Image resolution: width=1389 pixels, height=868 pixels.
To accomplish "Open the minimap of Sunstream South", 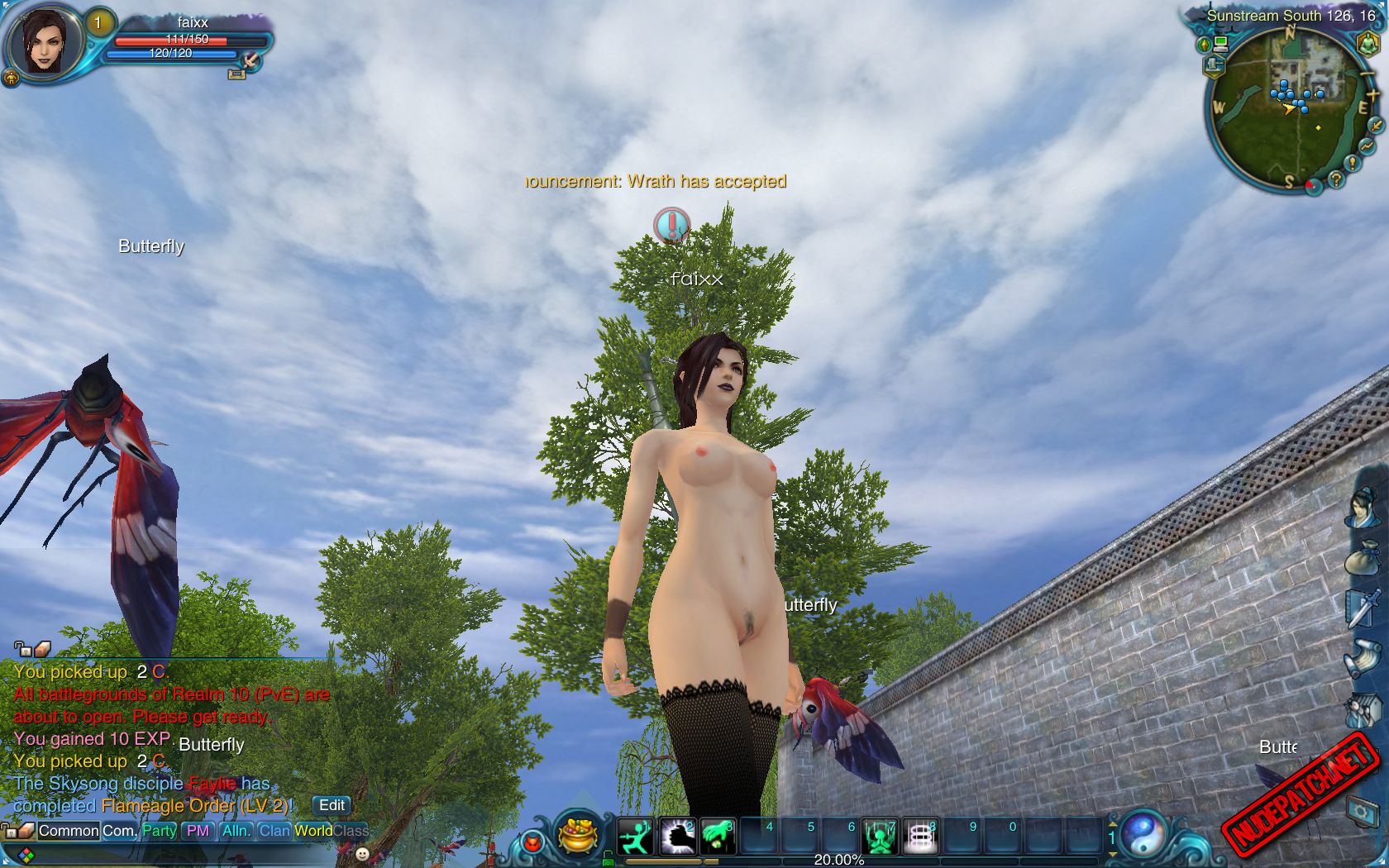I will 1287,107.
